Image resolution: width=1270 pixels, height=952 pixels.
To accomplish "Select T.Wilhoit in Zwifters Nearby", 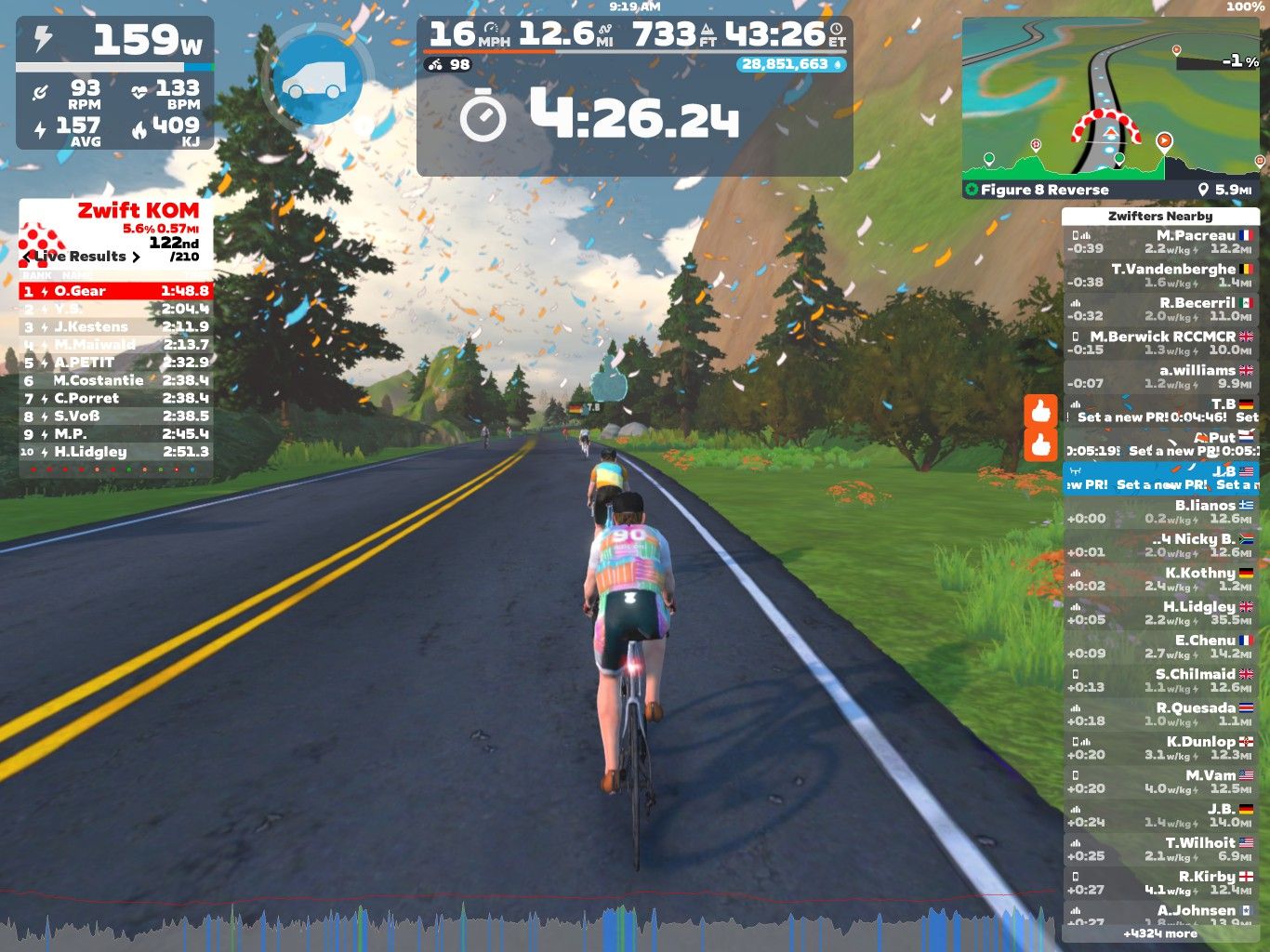I will (x=1160, y=849).
